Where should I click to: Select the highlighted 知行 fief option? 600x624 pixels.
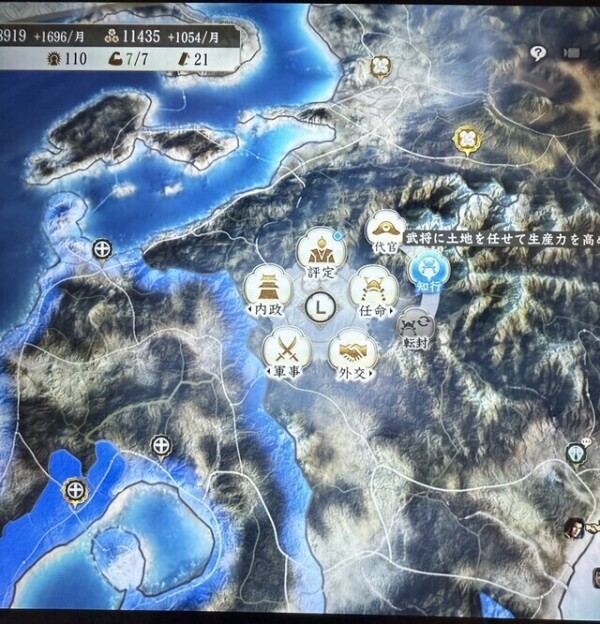(x=430, y=268)
